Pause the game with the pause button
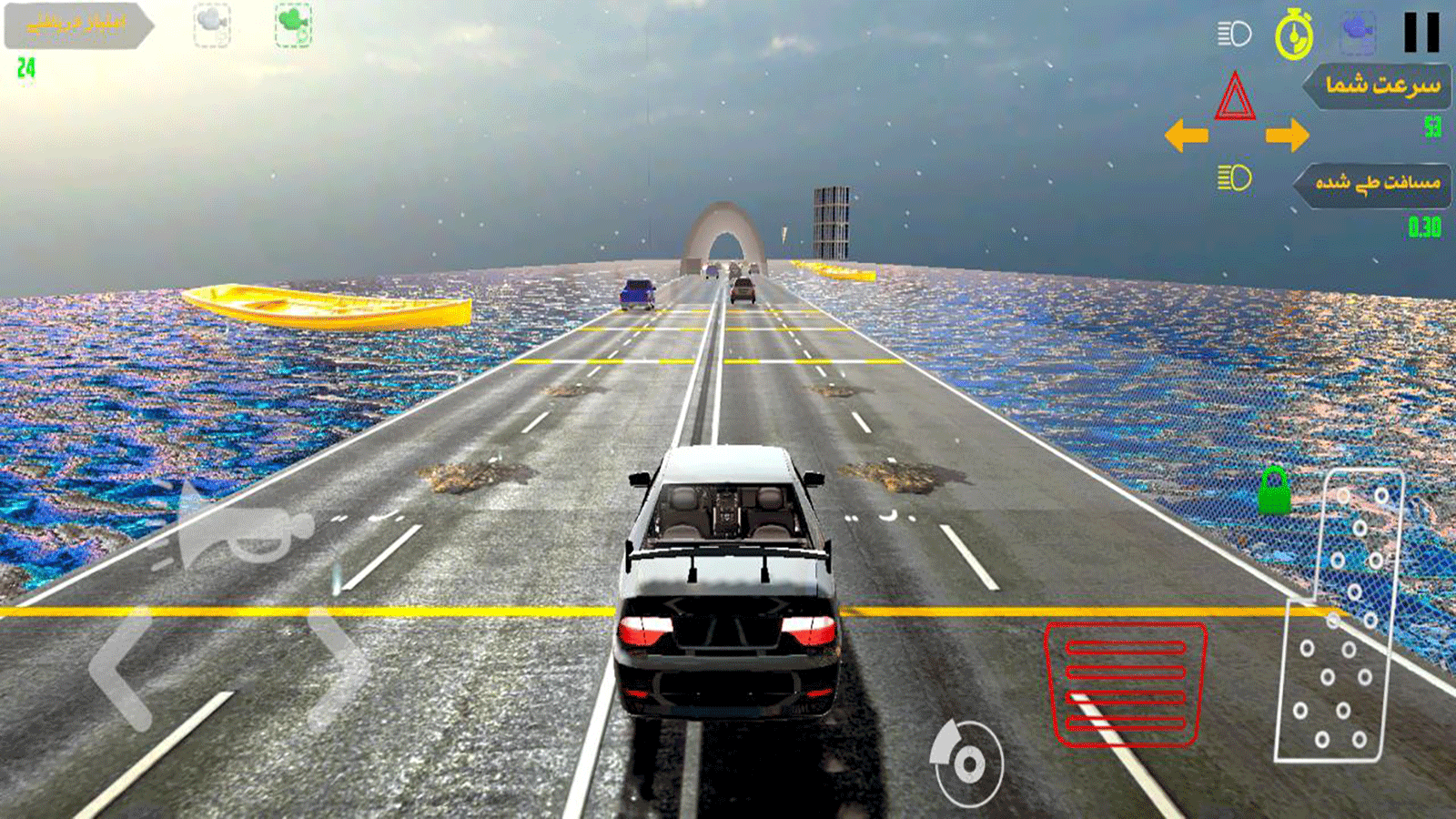This screenshot has width=1456, height=819. pos(1421,33)
